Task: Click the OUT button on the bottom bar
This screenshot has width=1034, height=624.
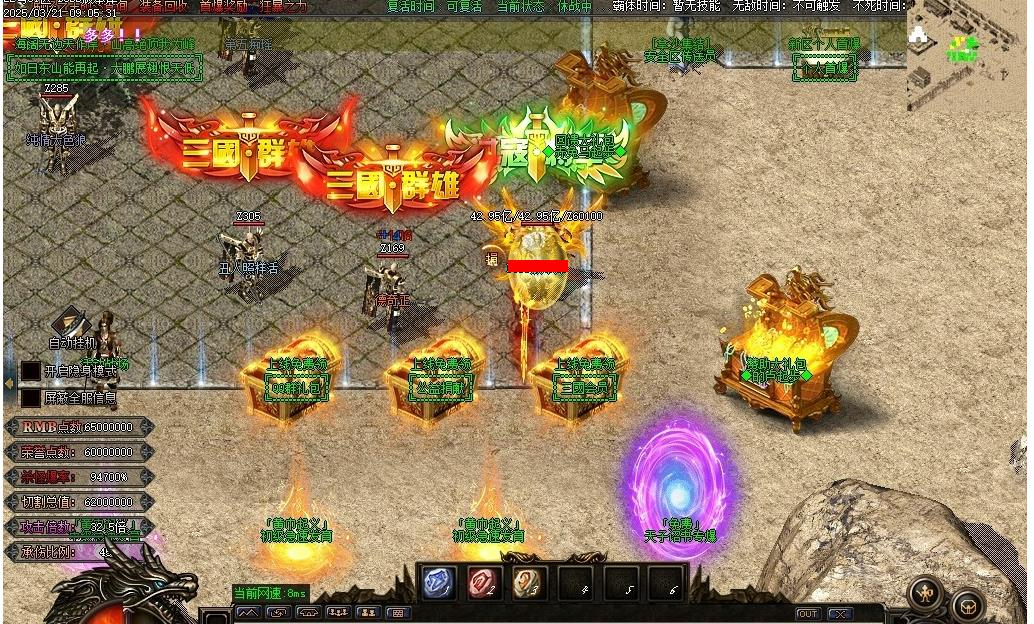Action: pyautogui.click(x=807, y=613)
